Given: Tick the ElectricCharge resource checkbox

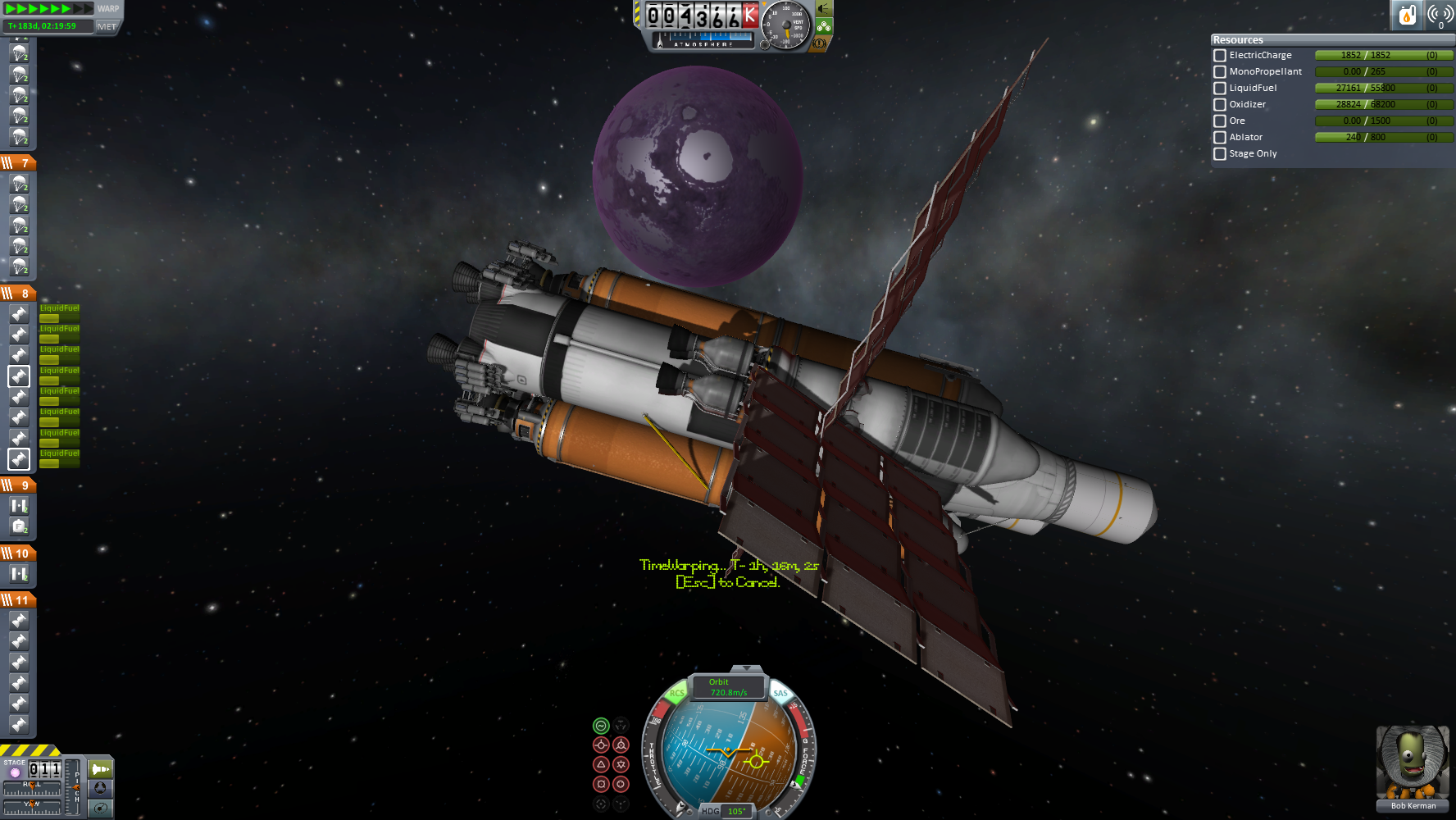Looking at the screenshot, I should pos(1220,56).
